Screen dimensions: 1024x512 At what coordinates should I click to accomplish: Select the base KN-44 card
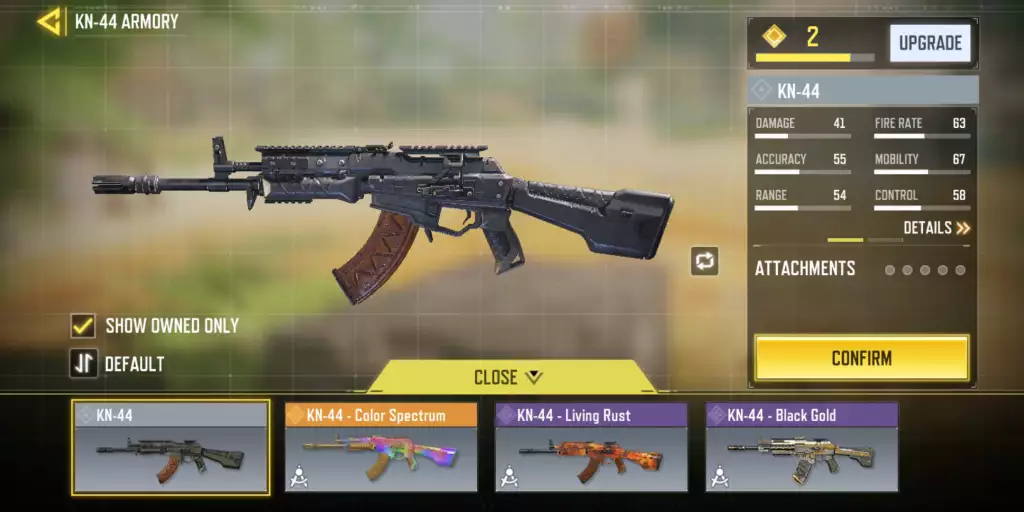pos(170,447)
